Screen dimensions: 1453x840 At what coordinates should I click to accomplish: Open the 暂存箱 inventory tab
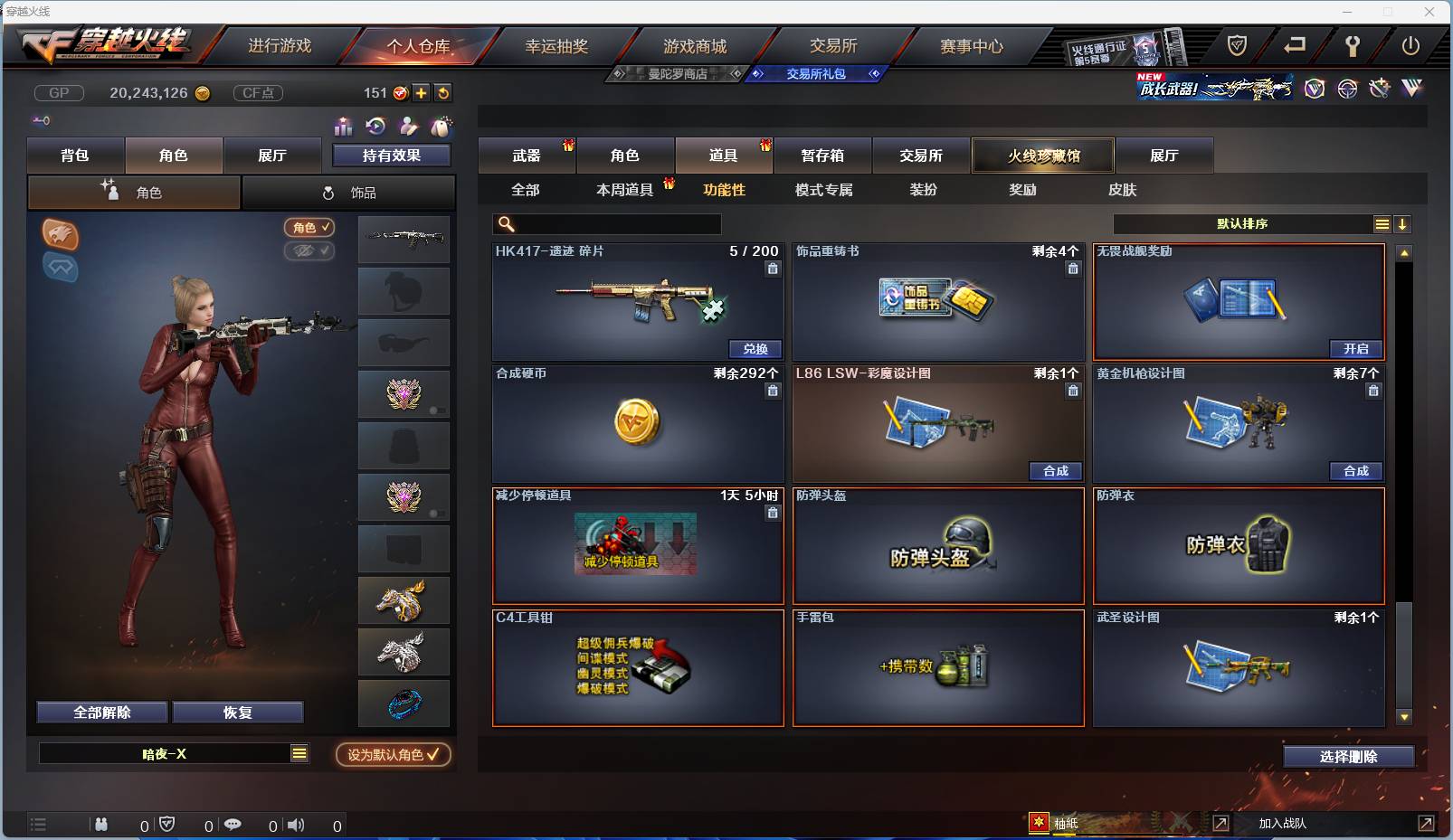click(x=821, y=156)
